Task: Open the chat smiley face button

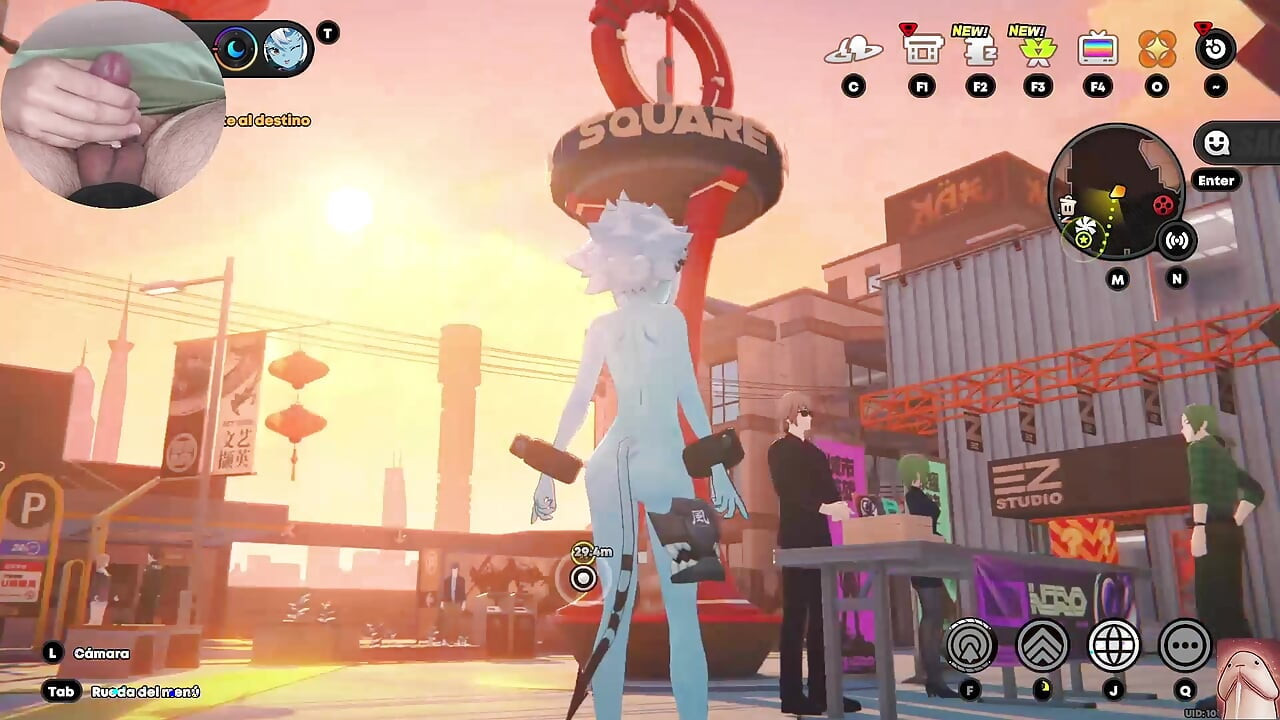Action: pyautogui.click(x=1216, y=144)
